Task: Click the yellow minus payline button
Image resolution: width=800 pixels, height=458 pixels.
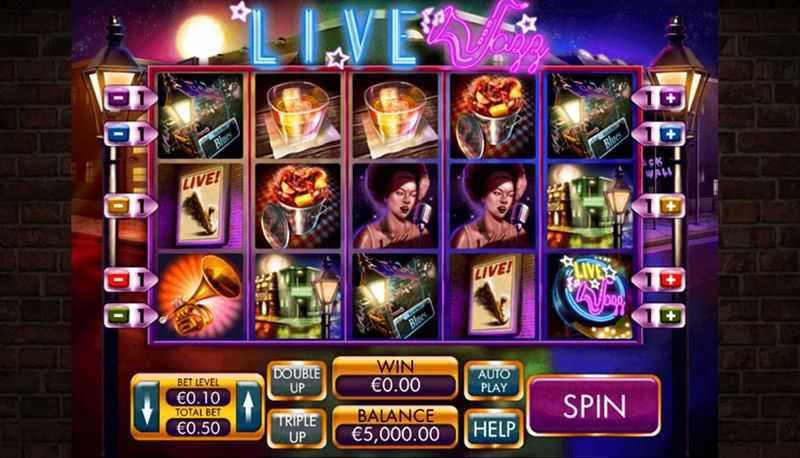Action: click(116, 206)
